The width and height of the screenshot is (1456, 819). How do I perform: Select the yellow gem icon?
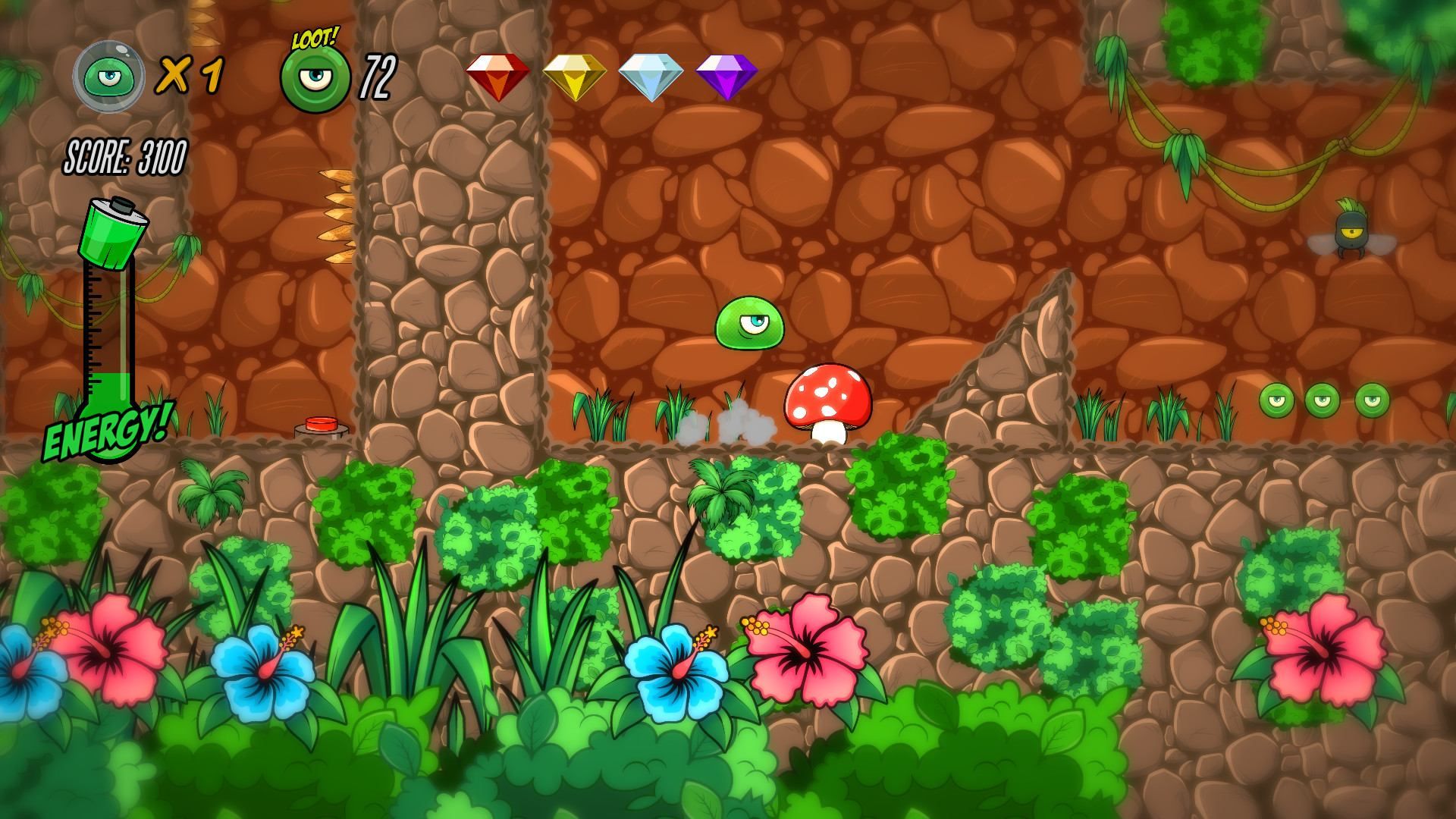pos(574,76)
